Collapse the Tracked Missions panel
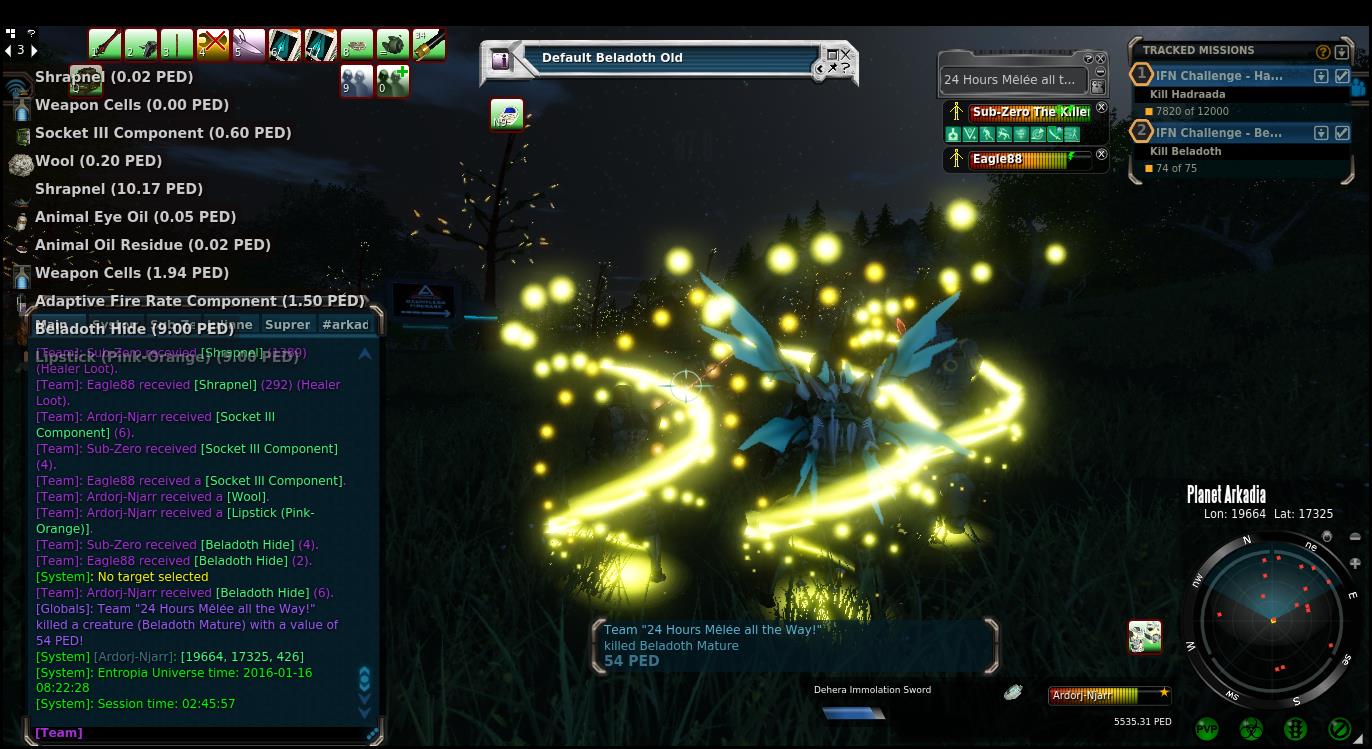1372x749 pixels. (x=1341, y=52)
